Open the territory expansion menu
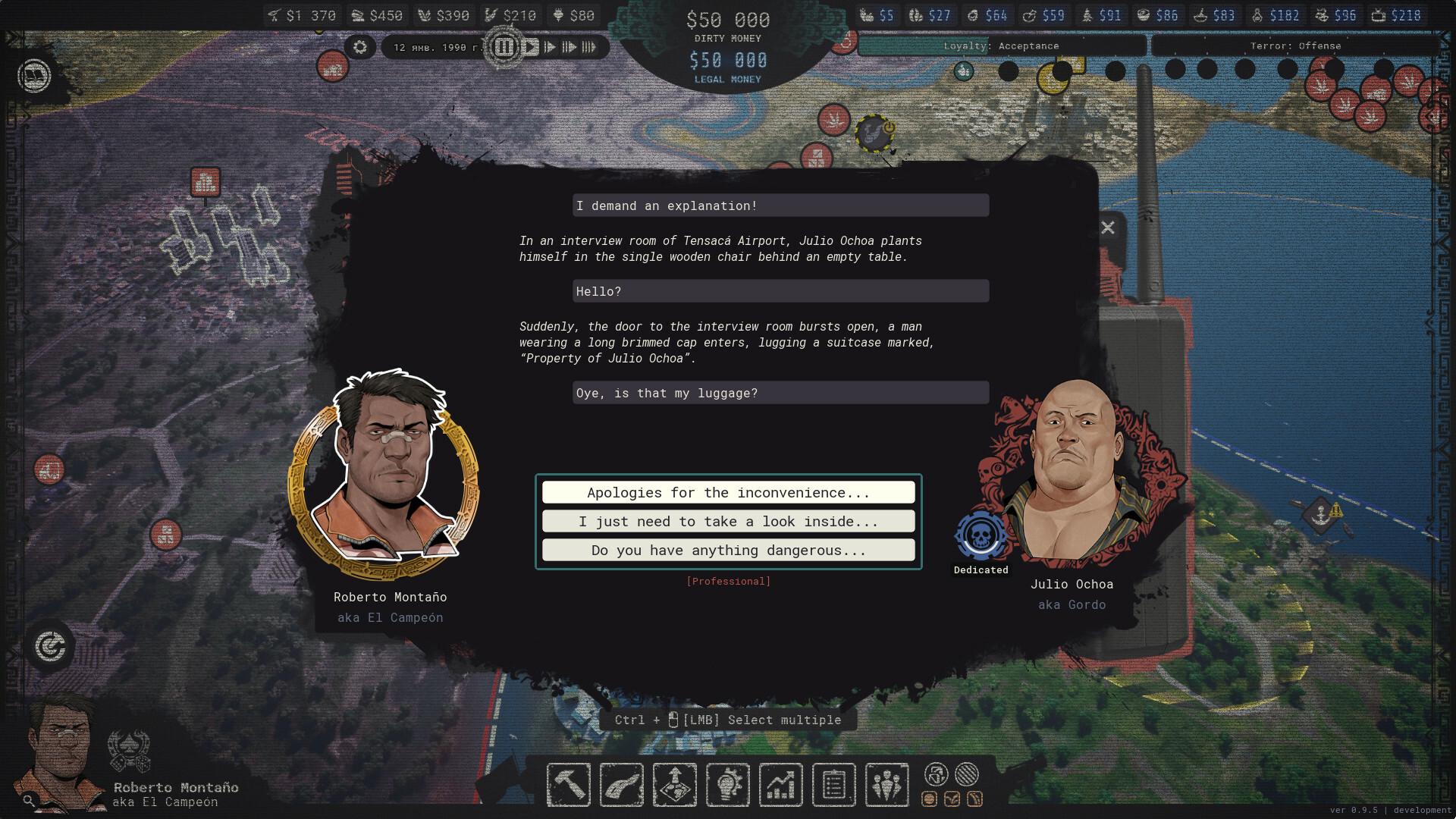This screenshot has height=819, width=1456. click(x=675, y=785)
